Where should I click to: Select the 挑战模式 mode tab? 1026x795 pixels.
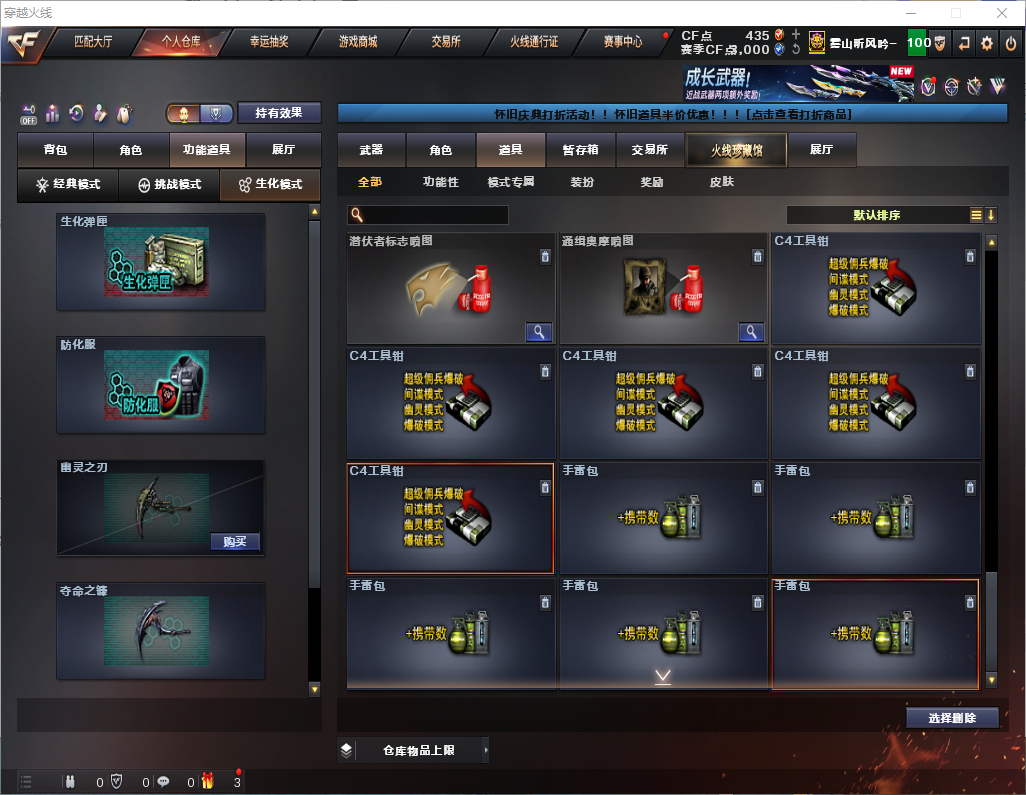[169, 184]
